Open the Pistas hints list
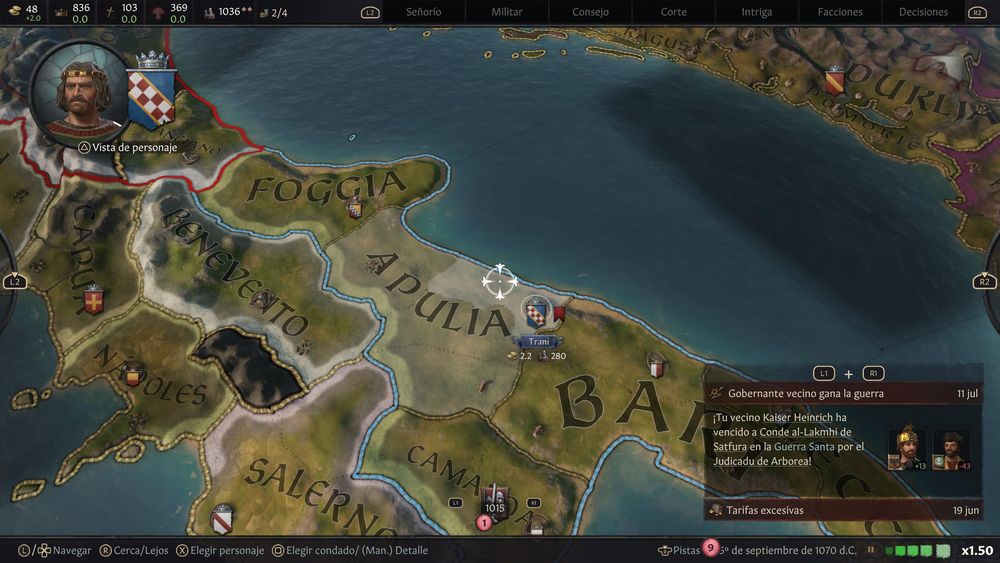This screenshot has width=1000, height=563. tap(685, 550)
